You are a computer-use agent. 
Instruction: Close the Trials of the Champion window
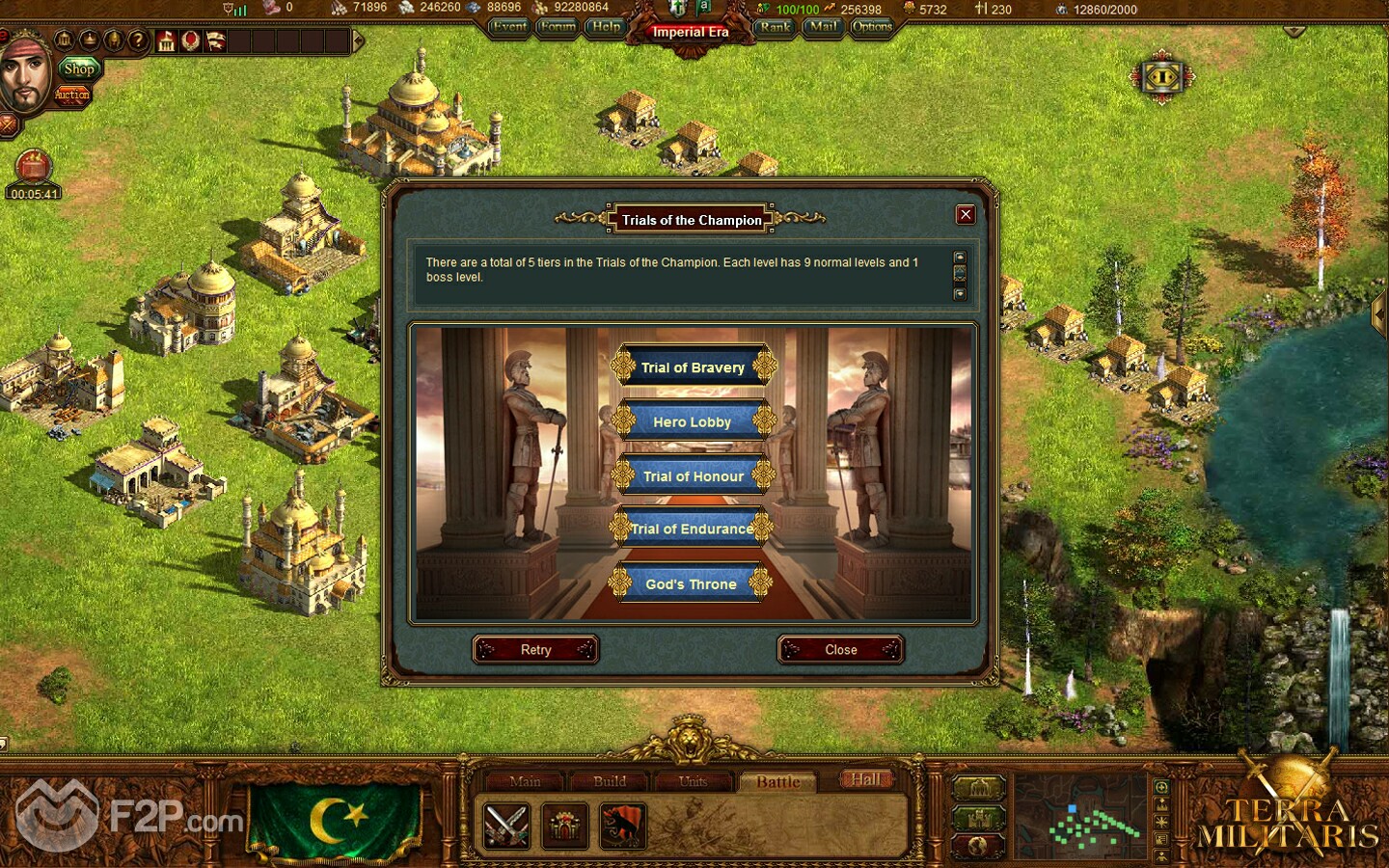coord(965,214)
